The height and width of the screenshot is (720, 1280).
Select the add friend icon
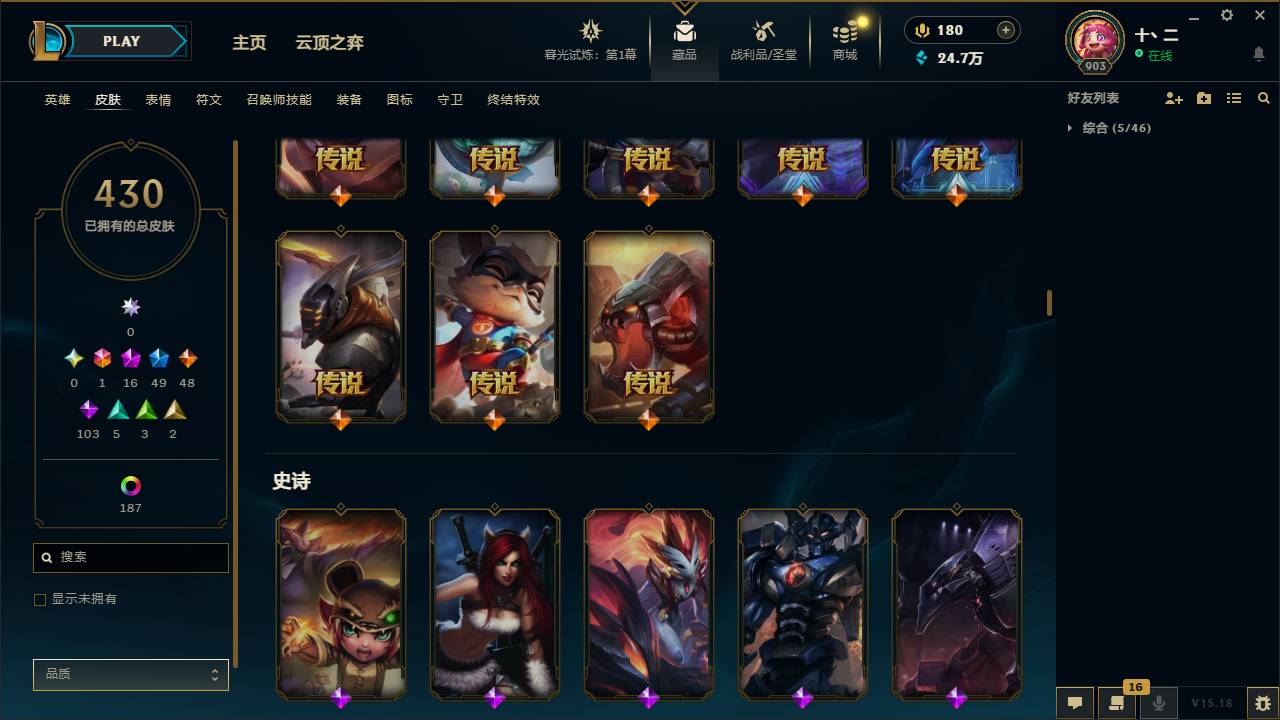(1172, 97)
